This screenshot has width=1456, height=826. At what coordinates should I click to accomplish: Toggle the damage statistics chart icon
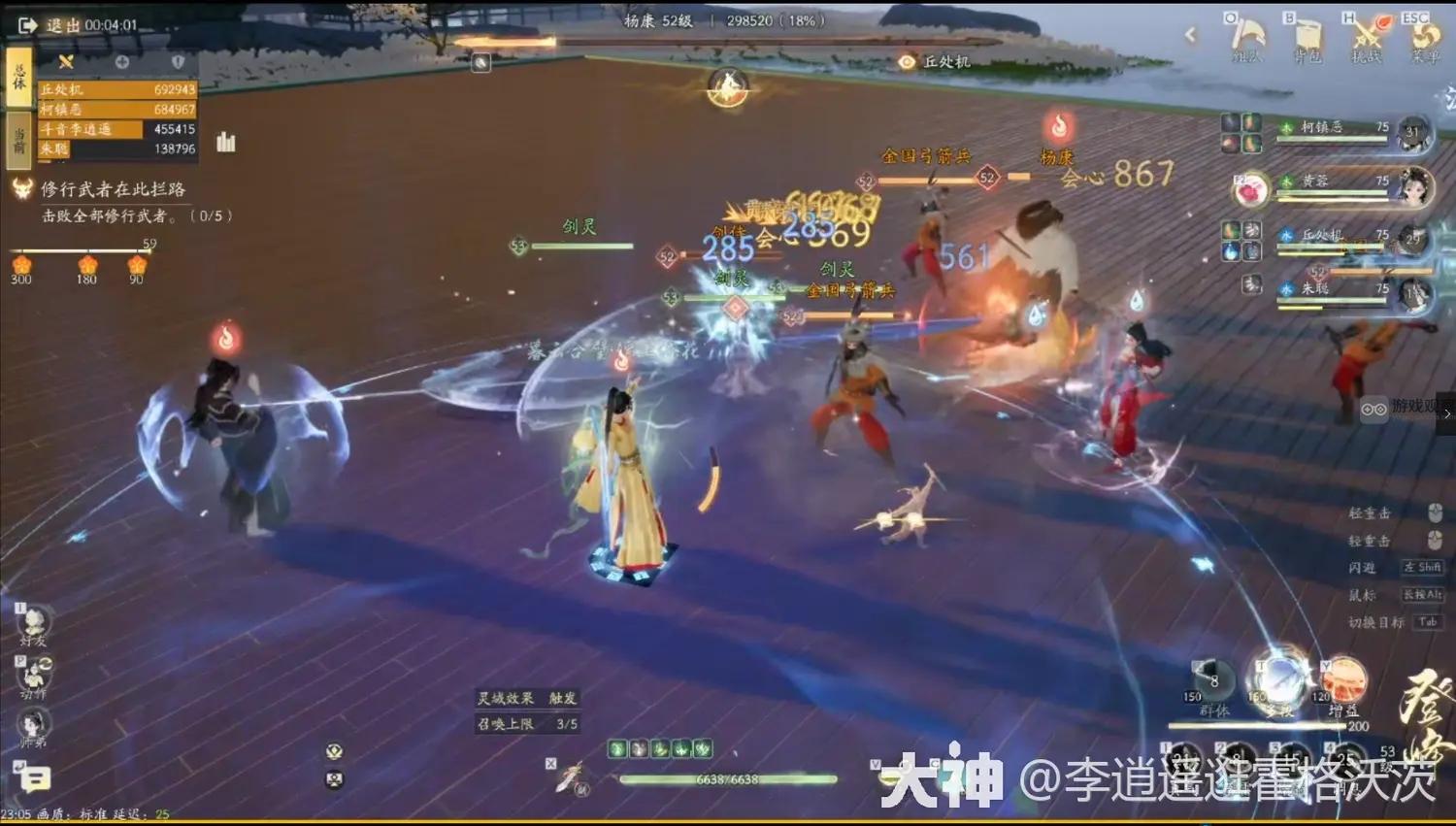226,142
